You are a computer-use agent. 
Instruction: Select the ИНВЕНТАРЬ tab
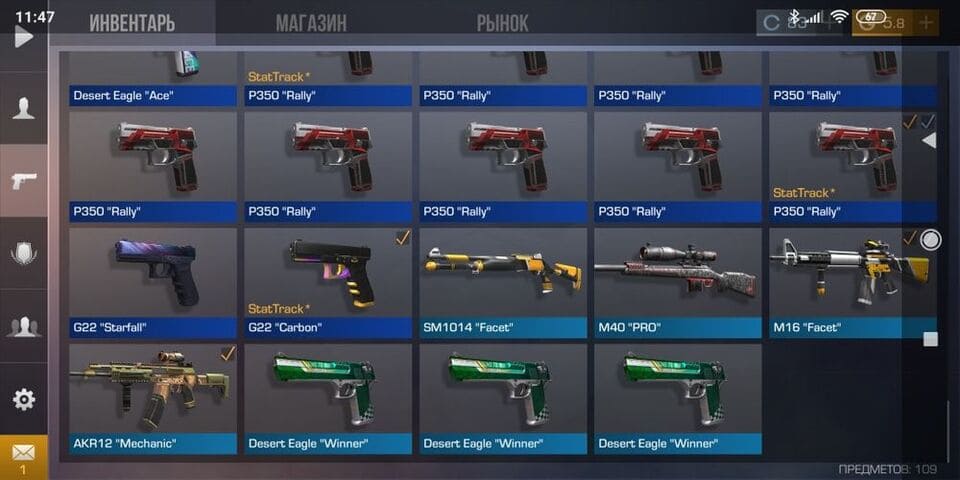tap(132, 23)
